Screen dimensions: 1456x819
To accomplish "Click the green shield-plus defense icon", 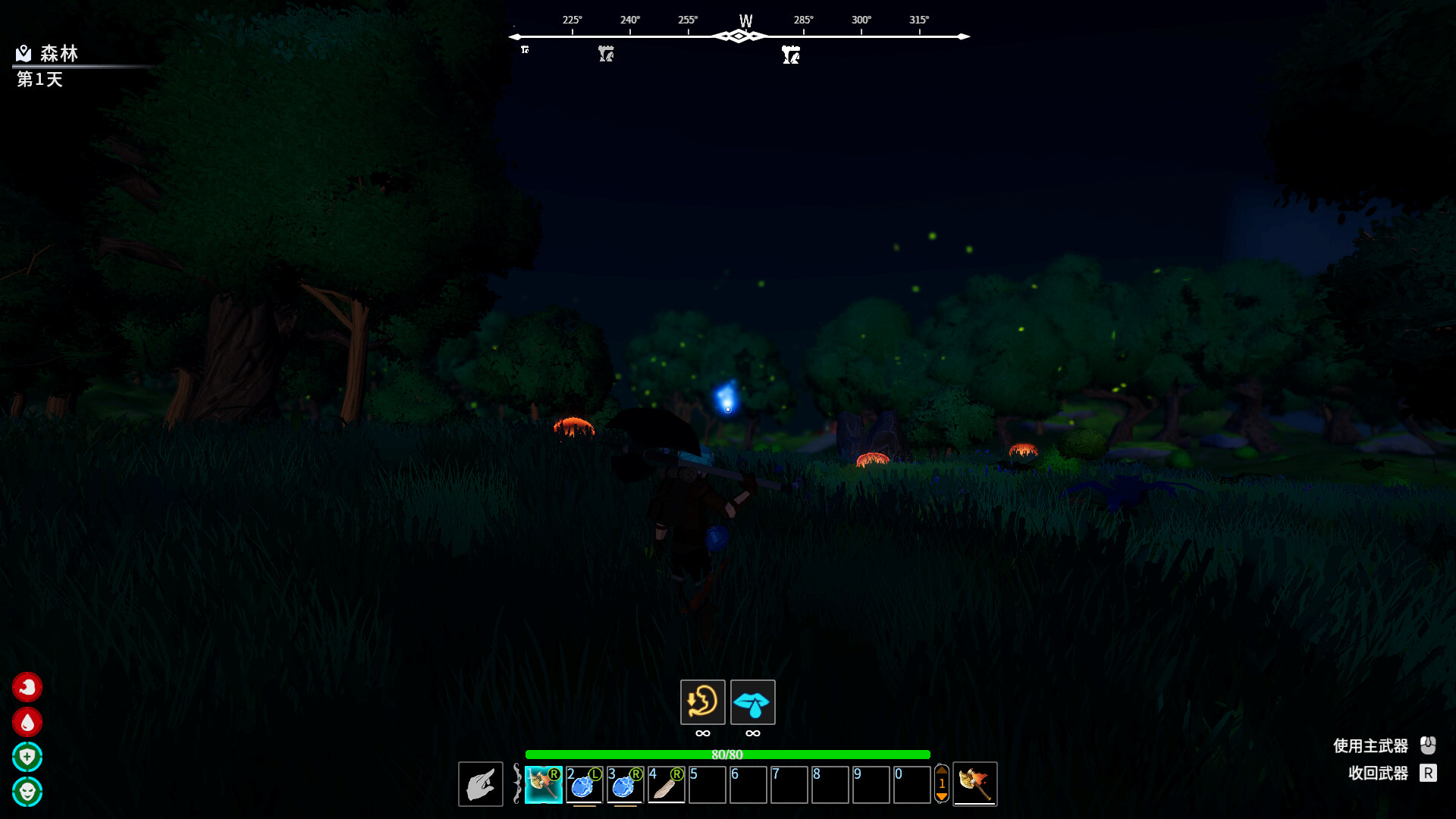I will pos(27,757).
